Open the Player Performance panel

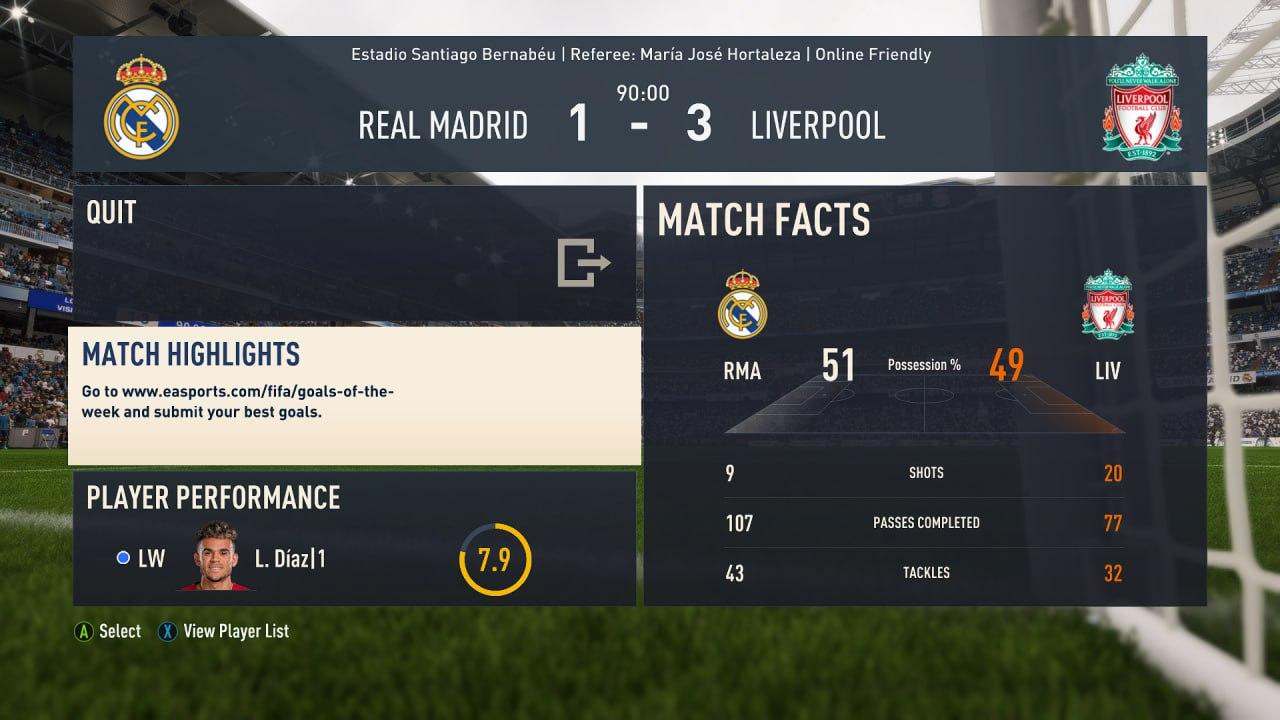click(x=354, y=538)
